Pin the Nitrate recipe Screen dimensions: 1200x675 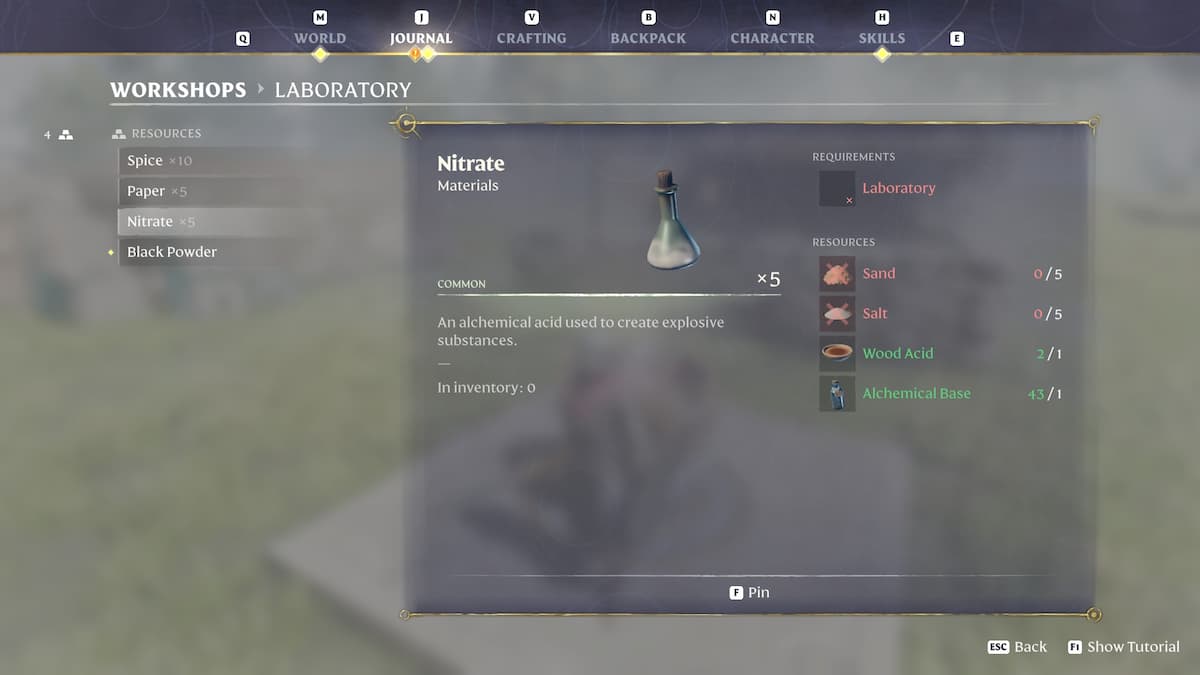[750, 592]
